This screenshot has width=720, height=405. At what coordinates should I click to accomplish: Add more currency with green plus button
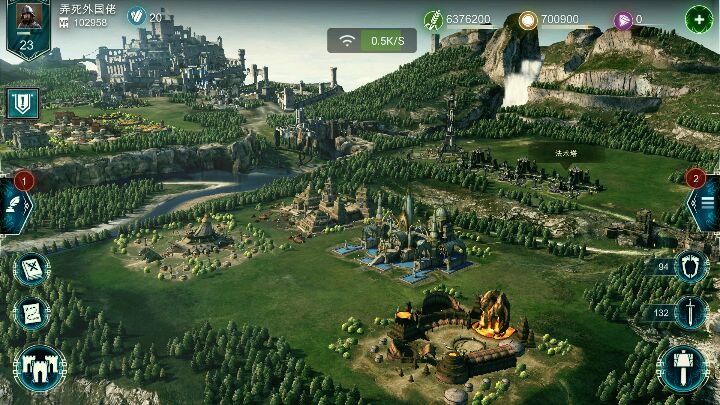698,18
